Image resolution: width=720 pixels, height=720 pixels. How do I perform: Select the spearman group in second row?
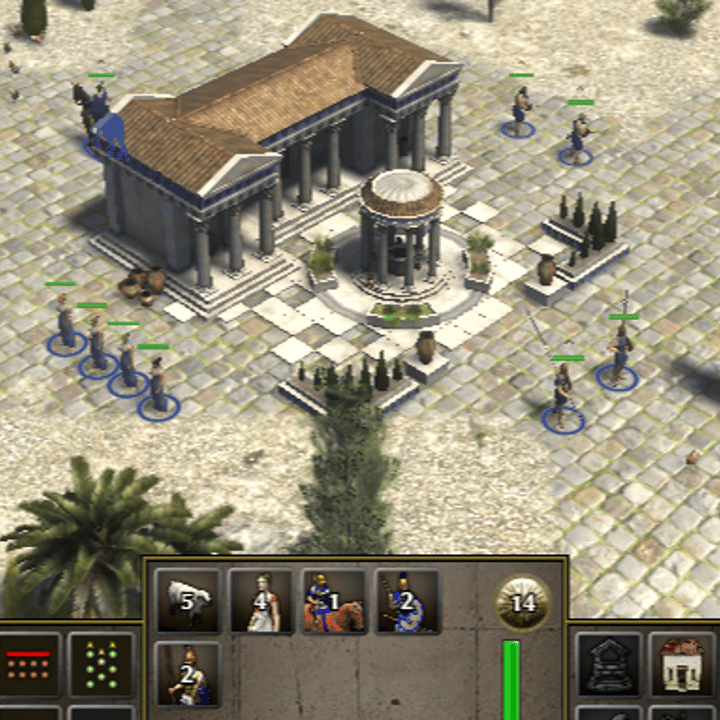pyautogui.click(x=188, y=673)
